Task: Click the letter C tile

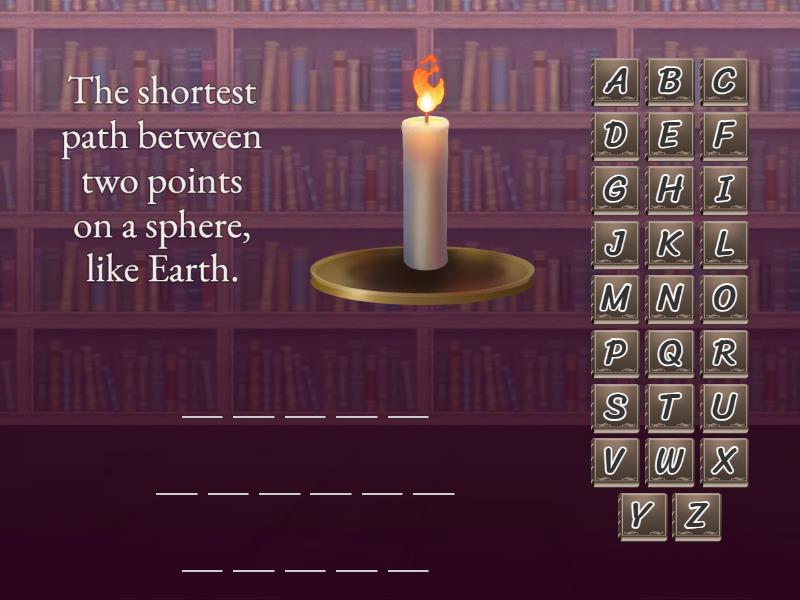Action: [724, 82]
